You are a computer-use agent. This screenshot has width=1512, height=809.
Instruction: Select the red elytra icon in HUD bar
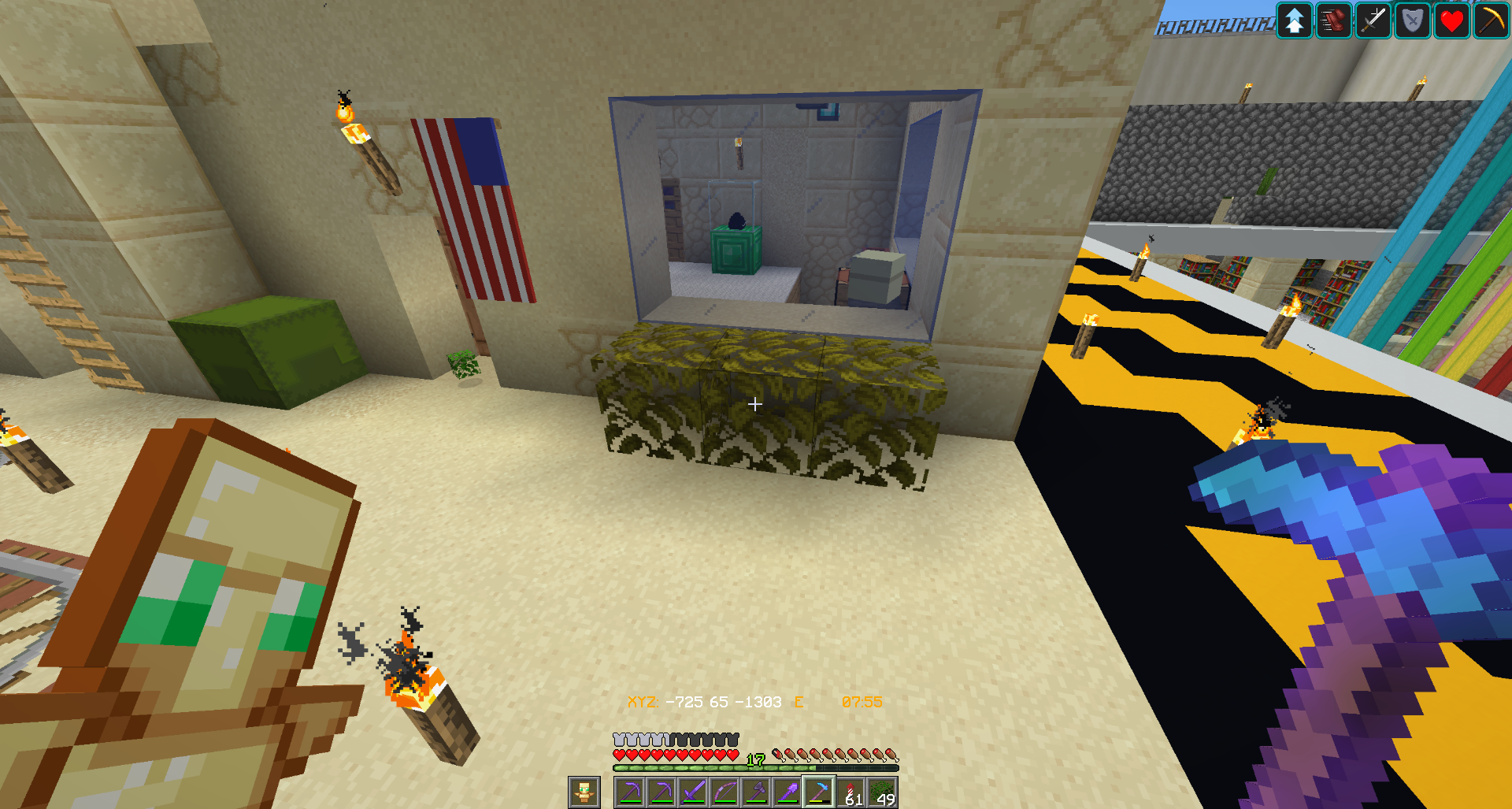tap(1334, 20)
